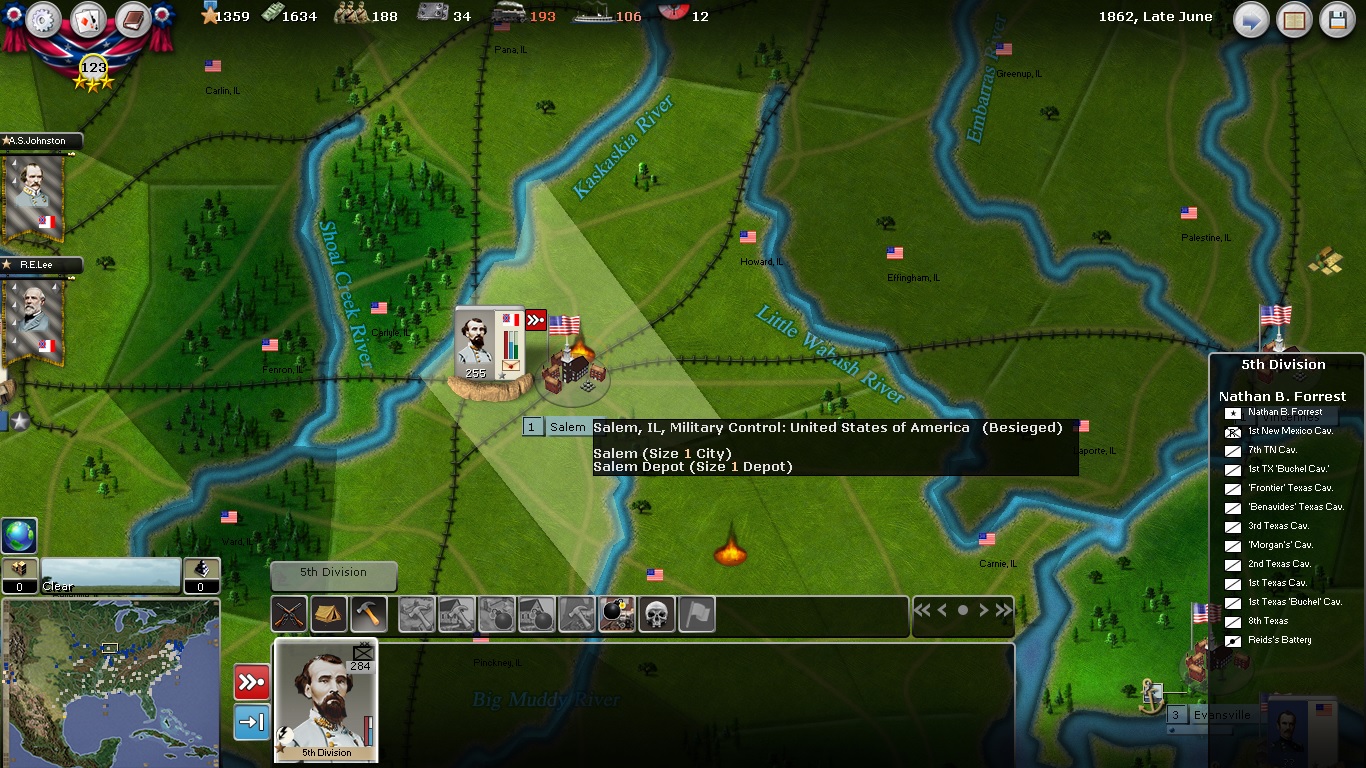The image size is (1366, 768).
Task: Click the red offensive posture button
Action: (251, 682)
